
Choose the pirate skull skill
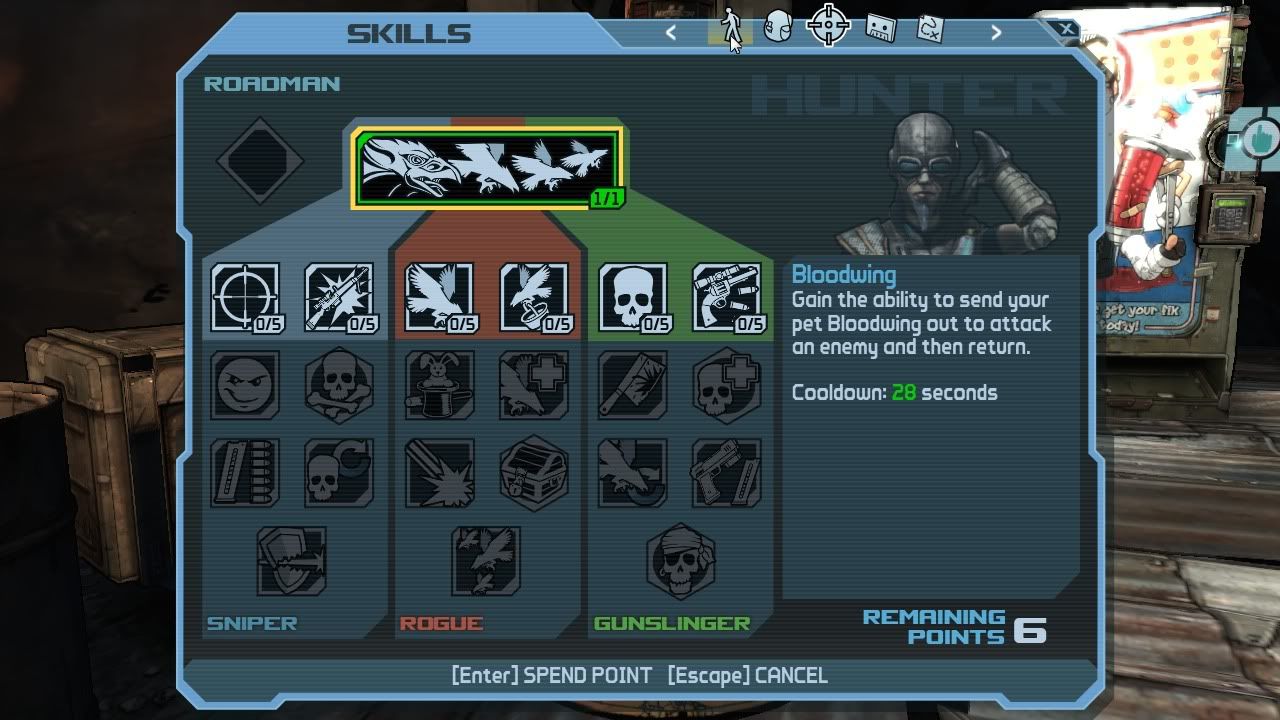coord(680,561)
